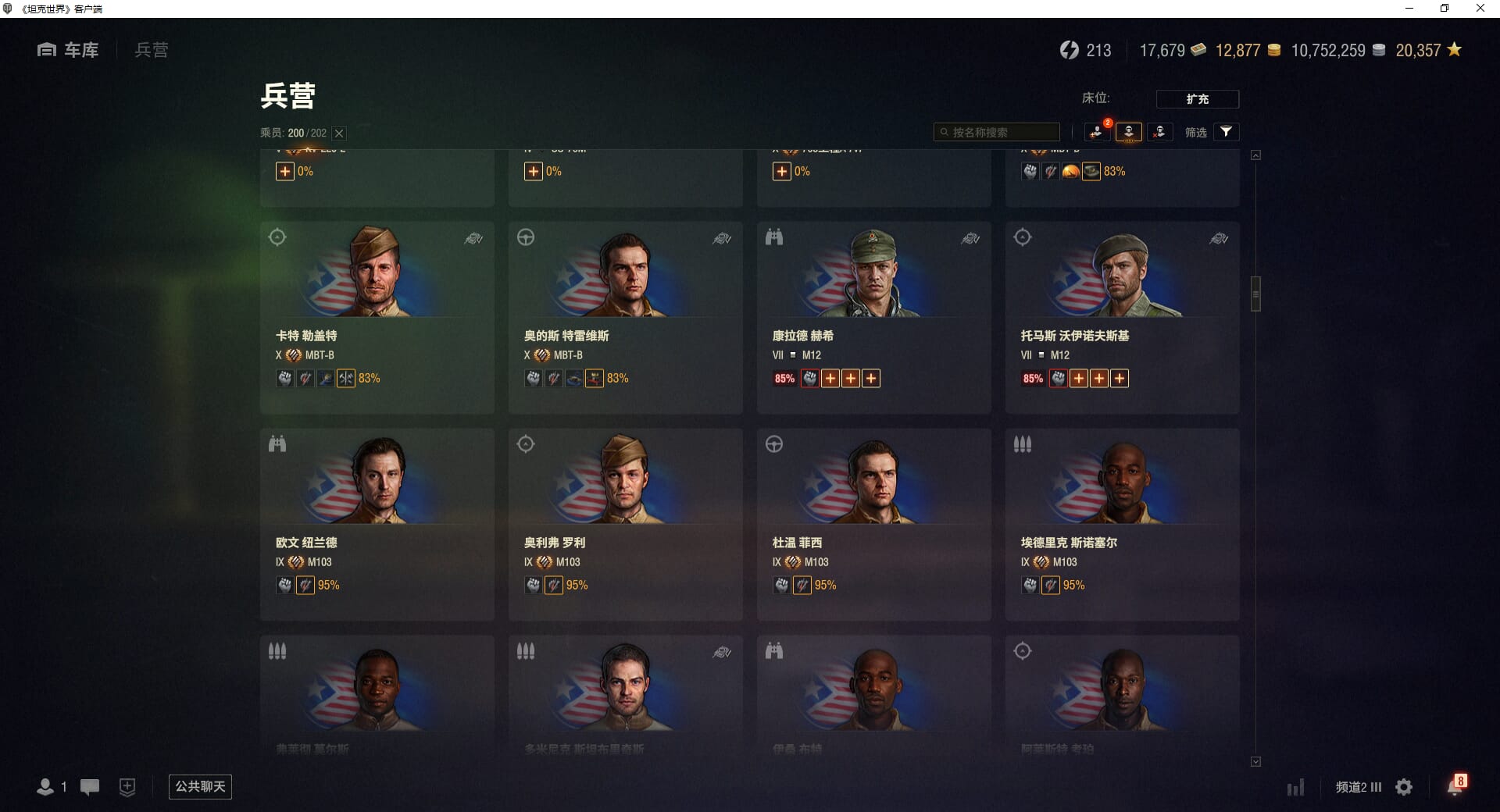Close the game client window
1500x812 pixels.
1480,9
